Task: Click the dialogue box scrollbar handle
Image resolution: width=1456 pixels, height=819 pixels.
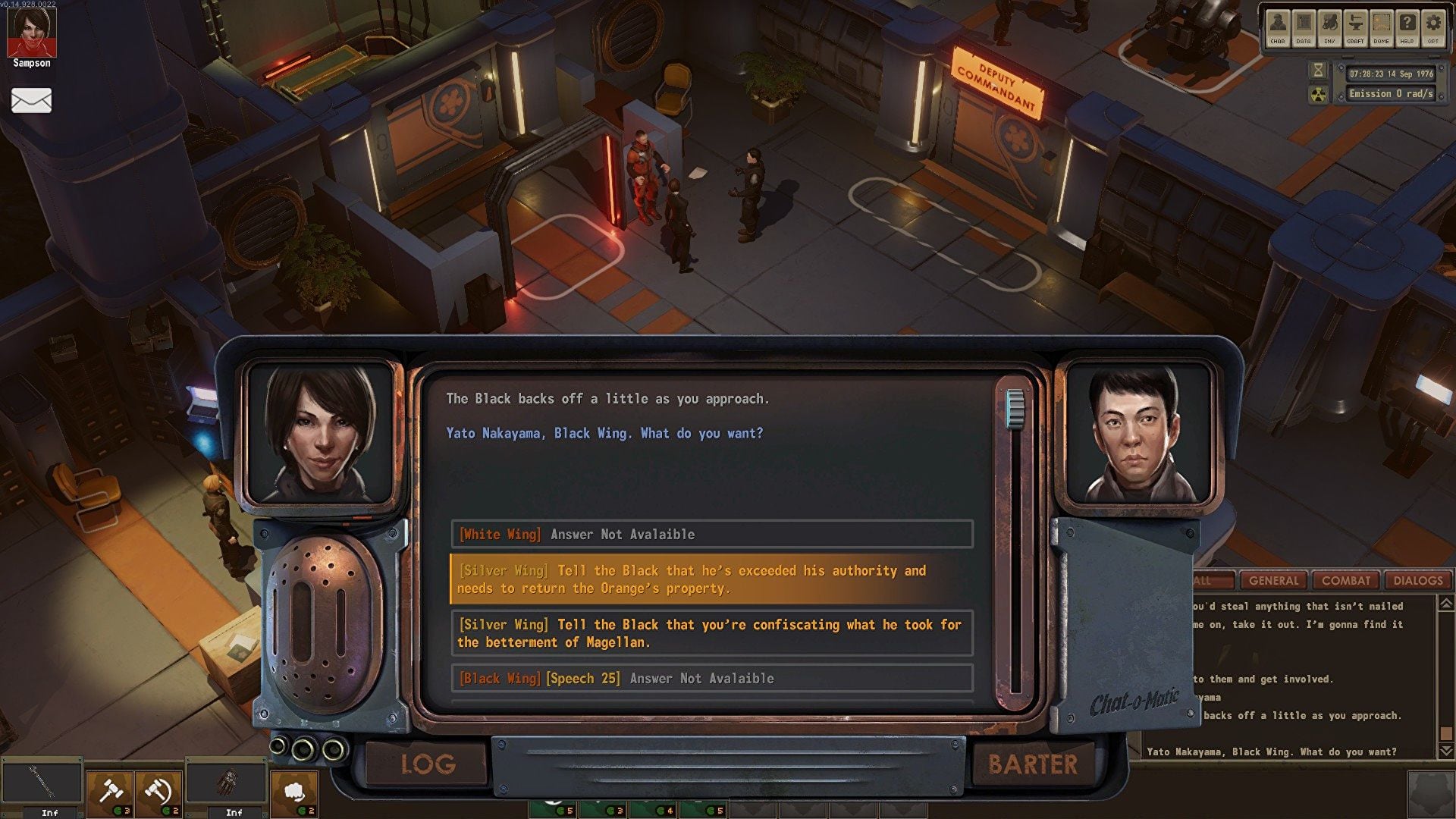Action: [1015, 409]
